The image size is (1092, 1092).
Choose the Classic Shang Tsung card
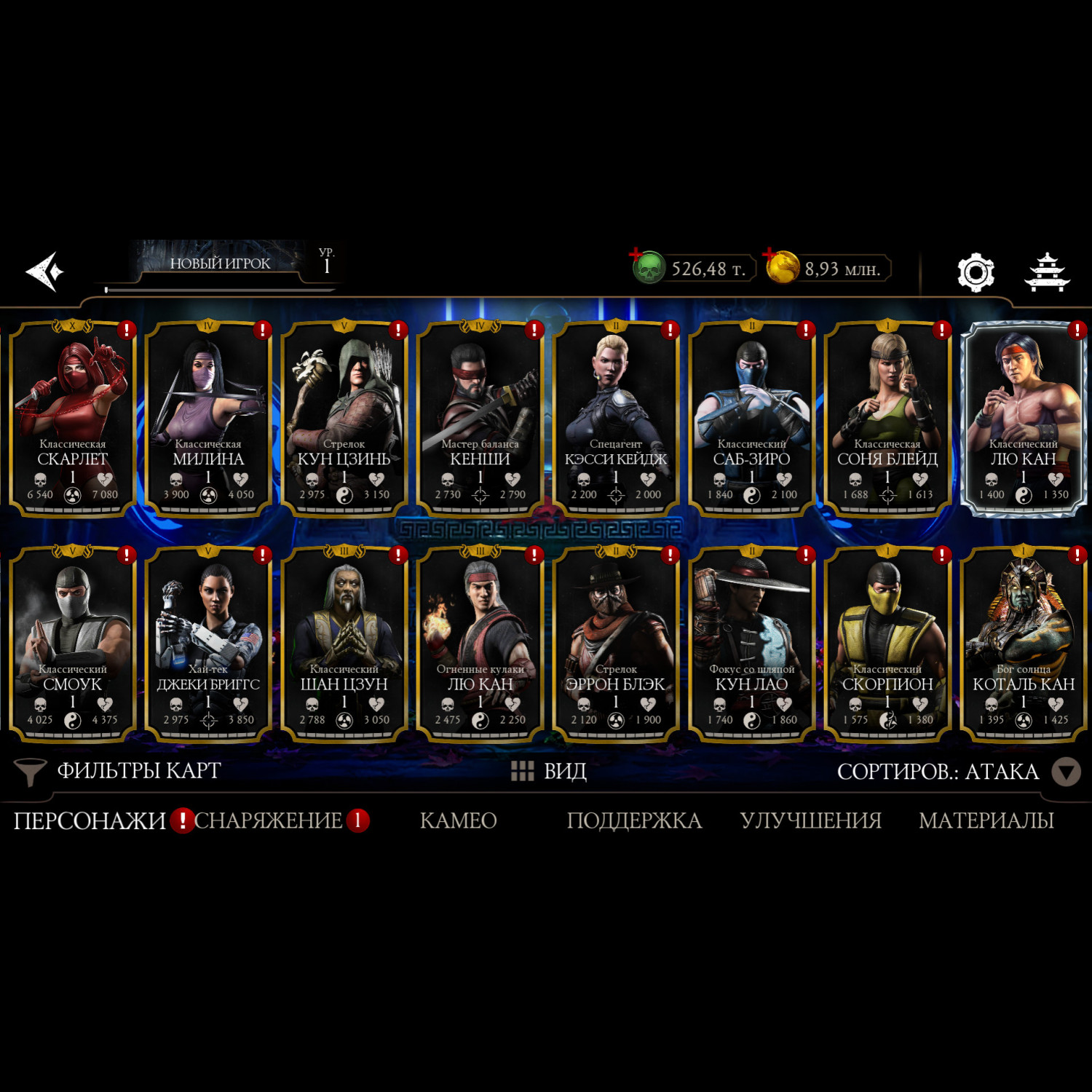point(344,643)
